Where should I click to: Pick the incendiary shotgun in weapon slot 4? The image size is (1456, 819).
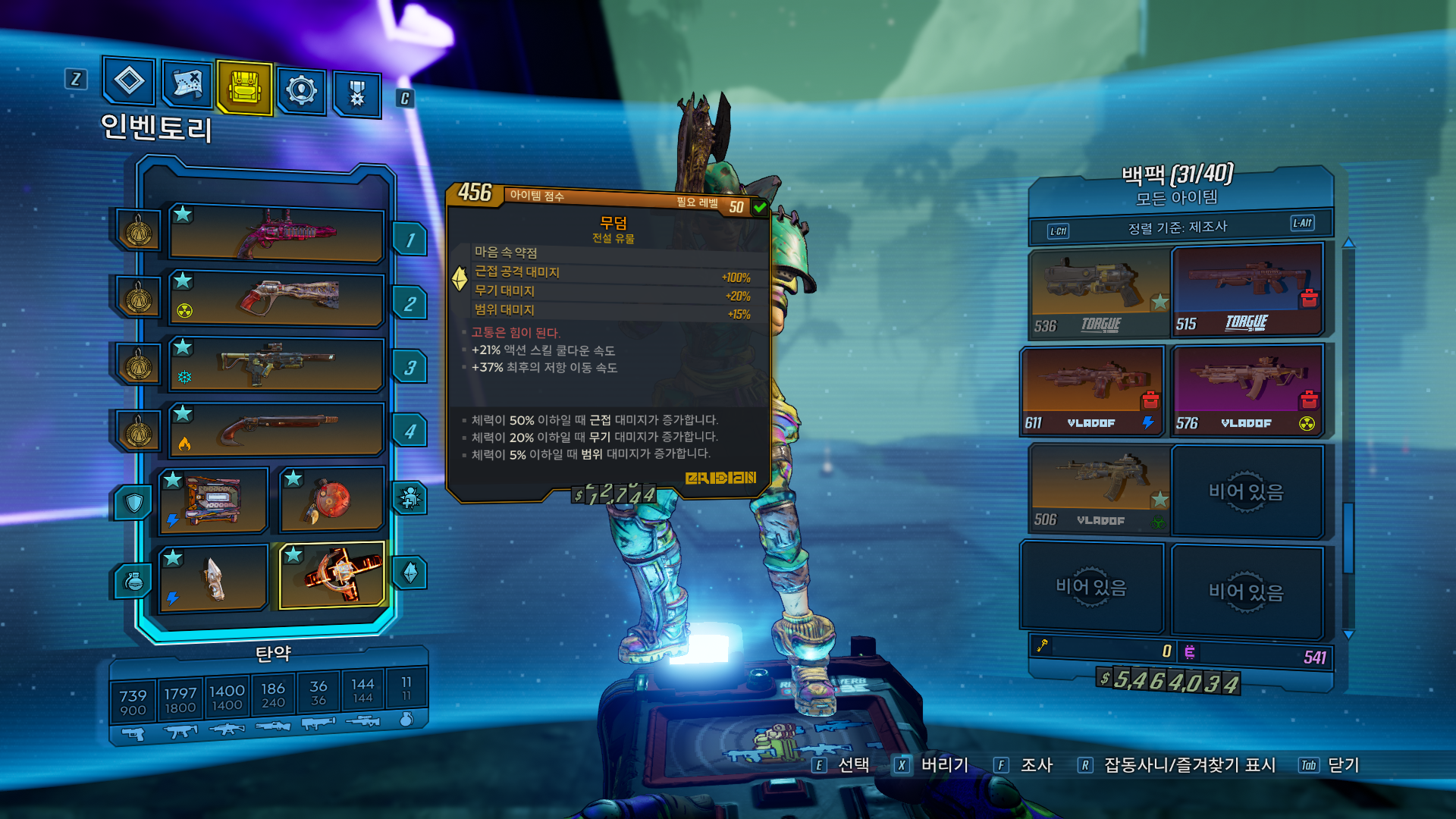click(277, 428)
